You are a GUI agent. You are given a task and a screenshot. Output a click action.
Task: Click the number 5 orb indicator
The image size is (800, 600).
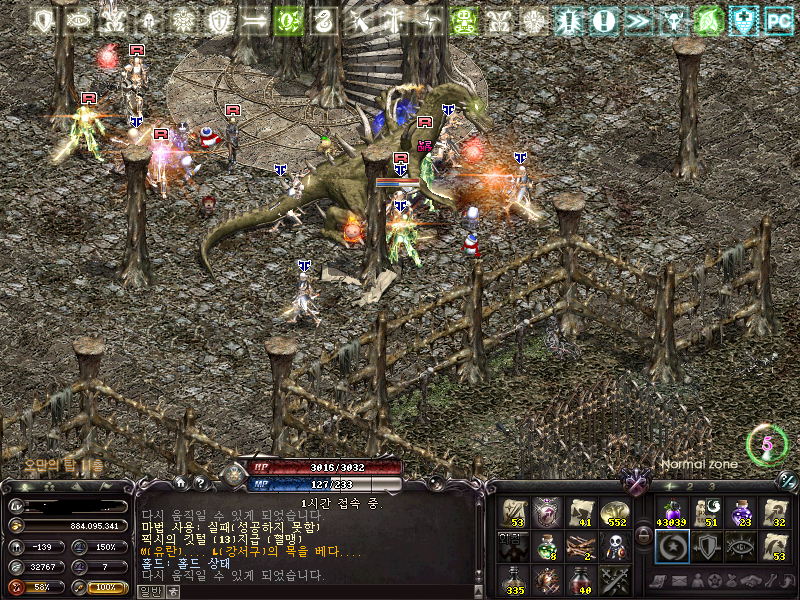click(x=767, y=441)
